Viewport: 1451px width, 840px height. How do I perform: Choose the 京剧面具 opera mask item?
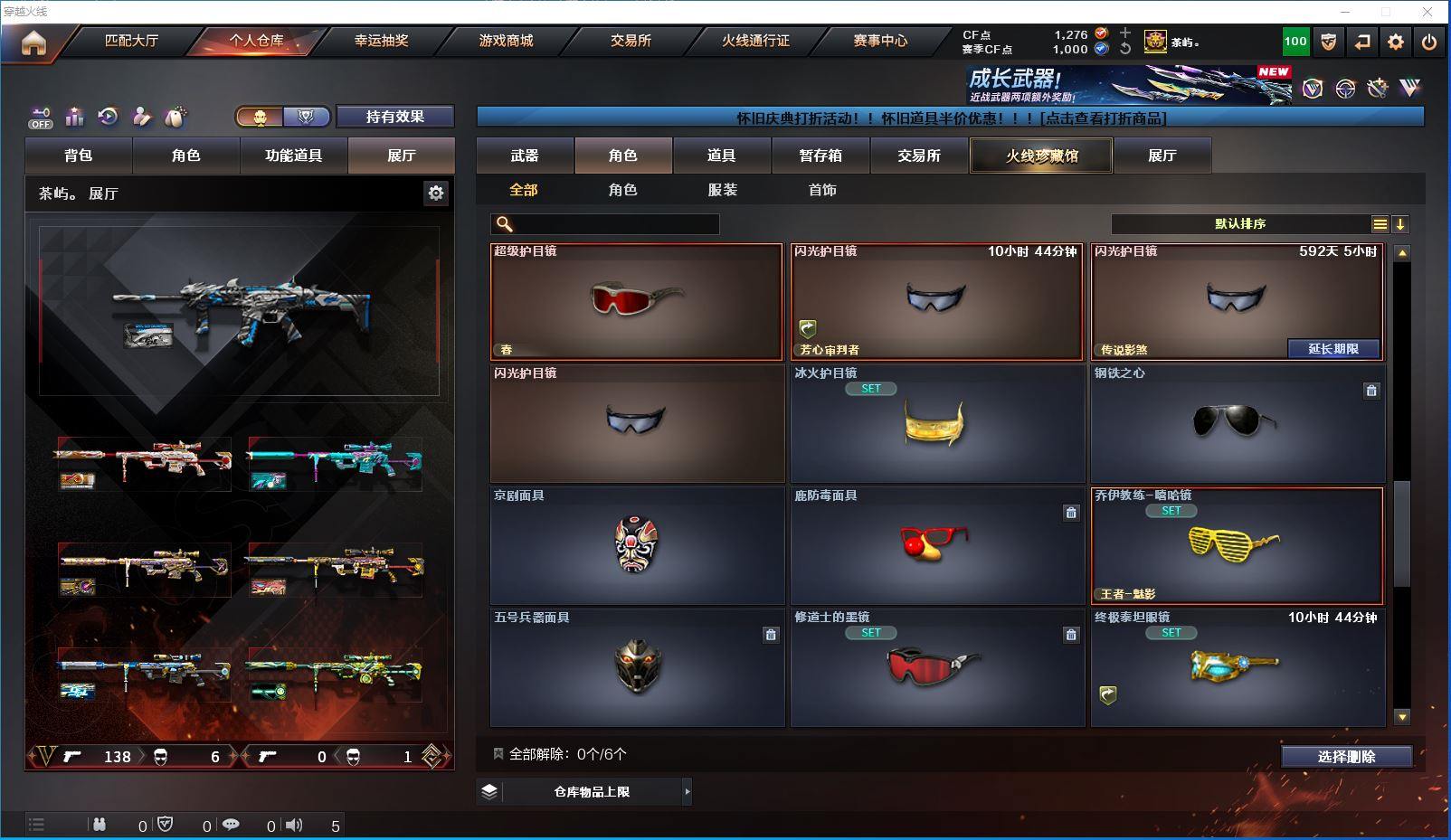pos(636,545)
